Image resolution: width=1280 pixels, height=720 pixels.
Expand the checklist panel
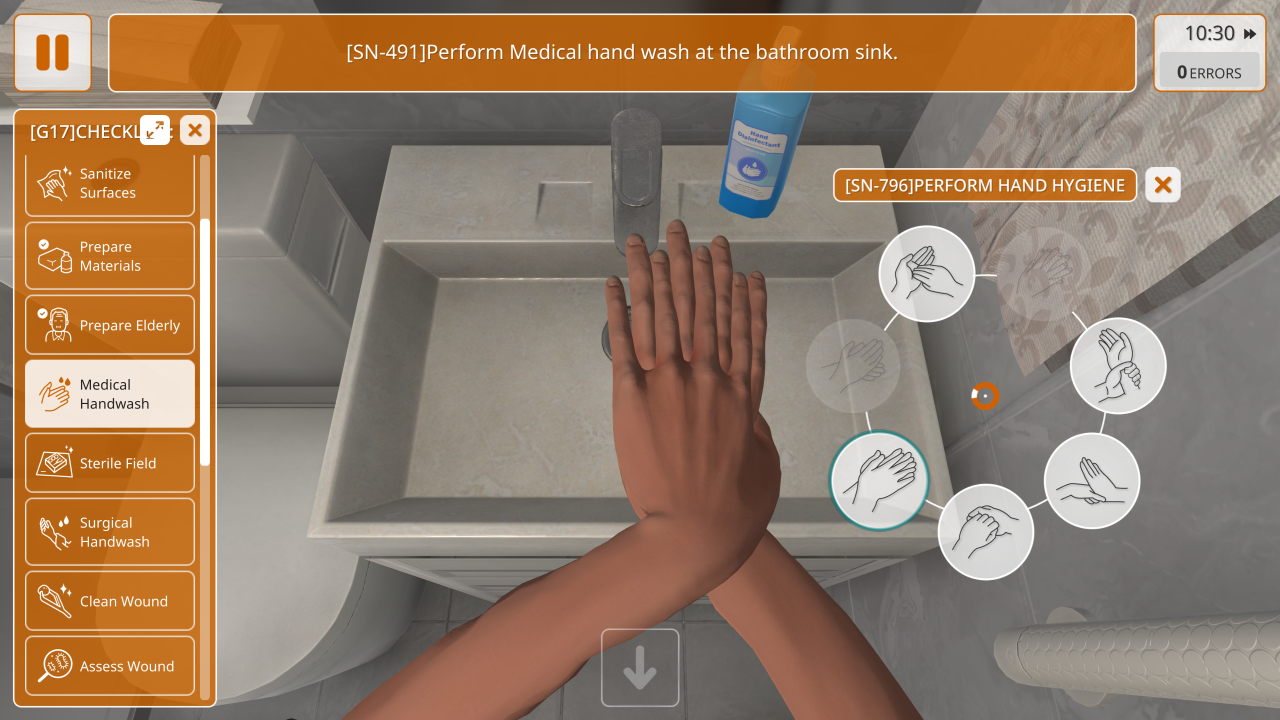(x=155, y=129)
